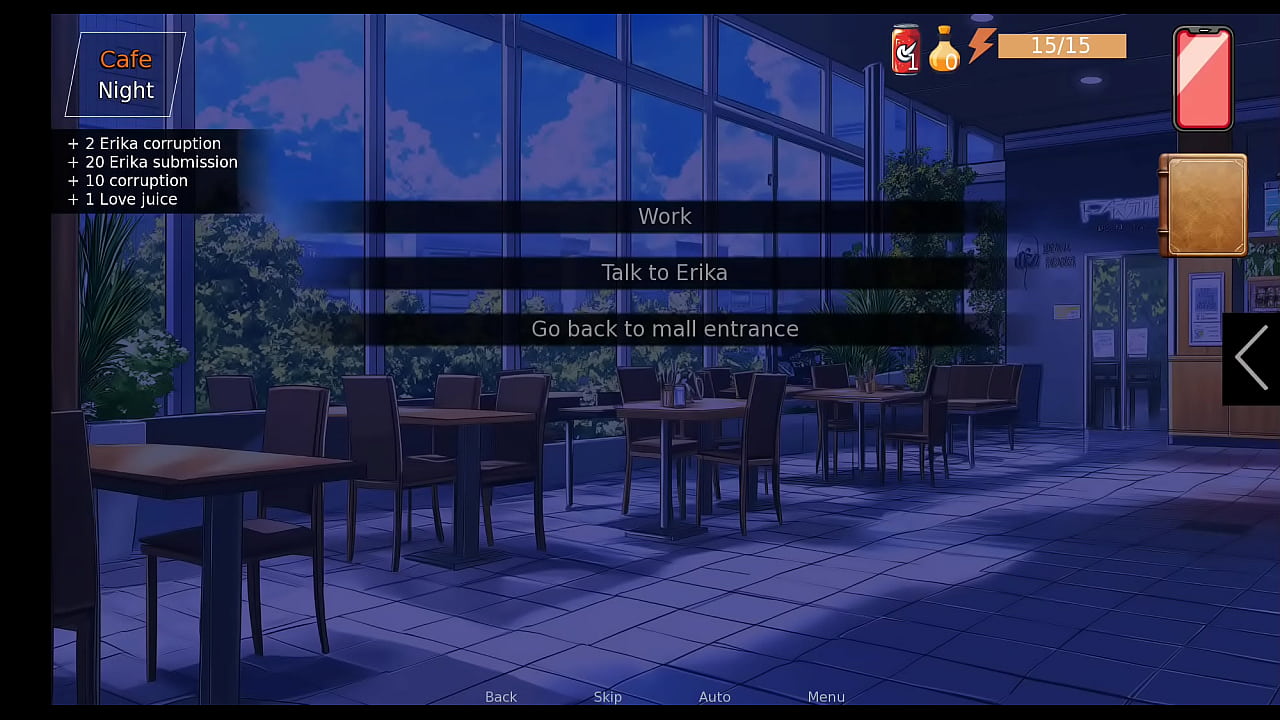
Task: Use the red energy drink can
Action: click(906, 50)
